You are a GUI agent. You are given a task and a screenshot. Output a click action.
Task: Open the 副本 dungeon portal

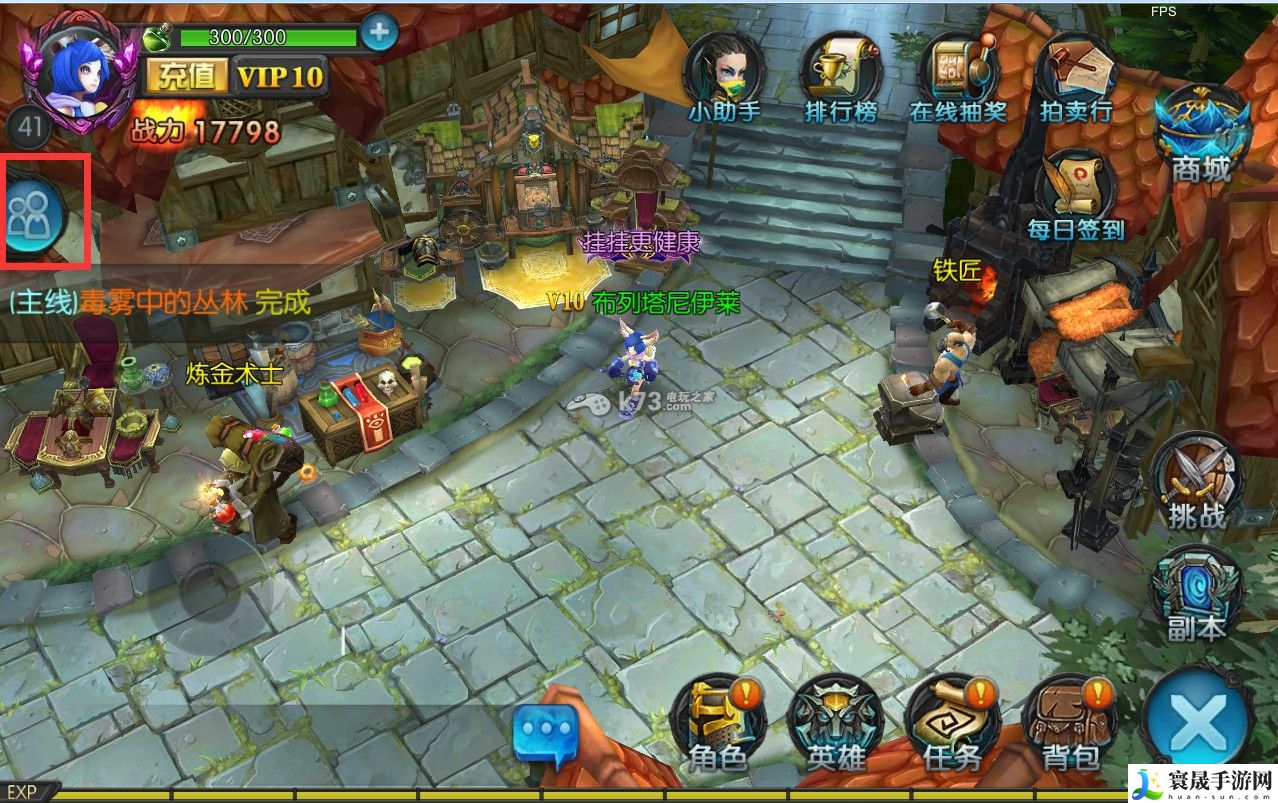[1196, 594]
